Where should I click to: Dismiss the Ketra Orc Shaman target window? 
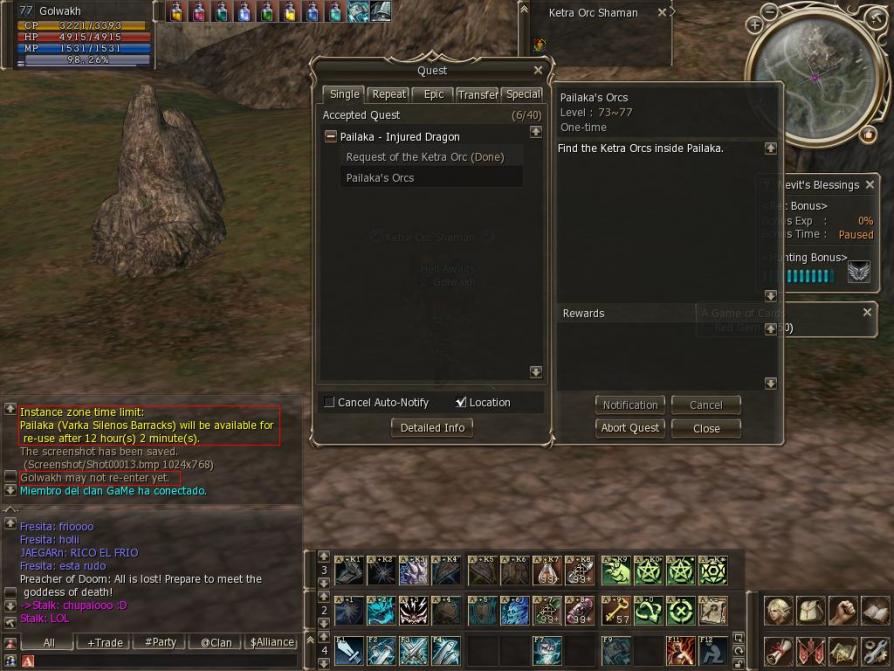pos(662,13)
